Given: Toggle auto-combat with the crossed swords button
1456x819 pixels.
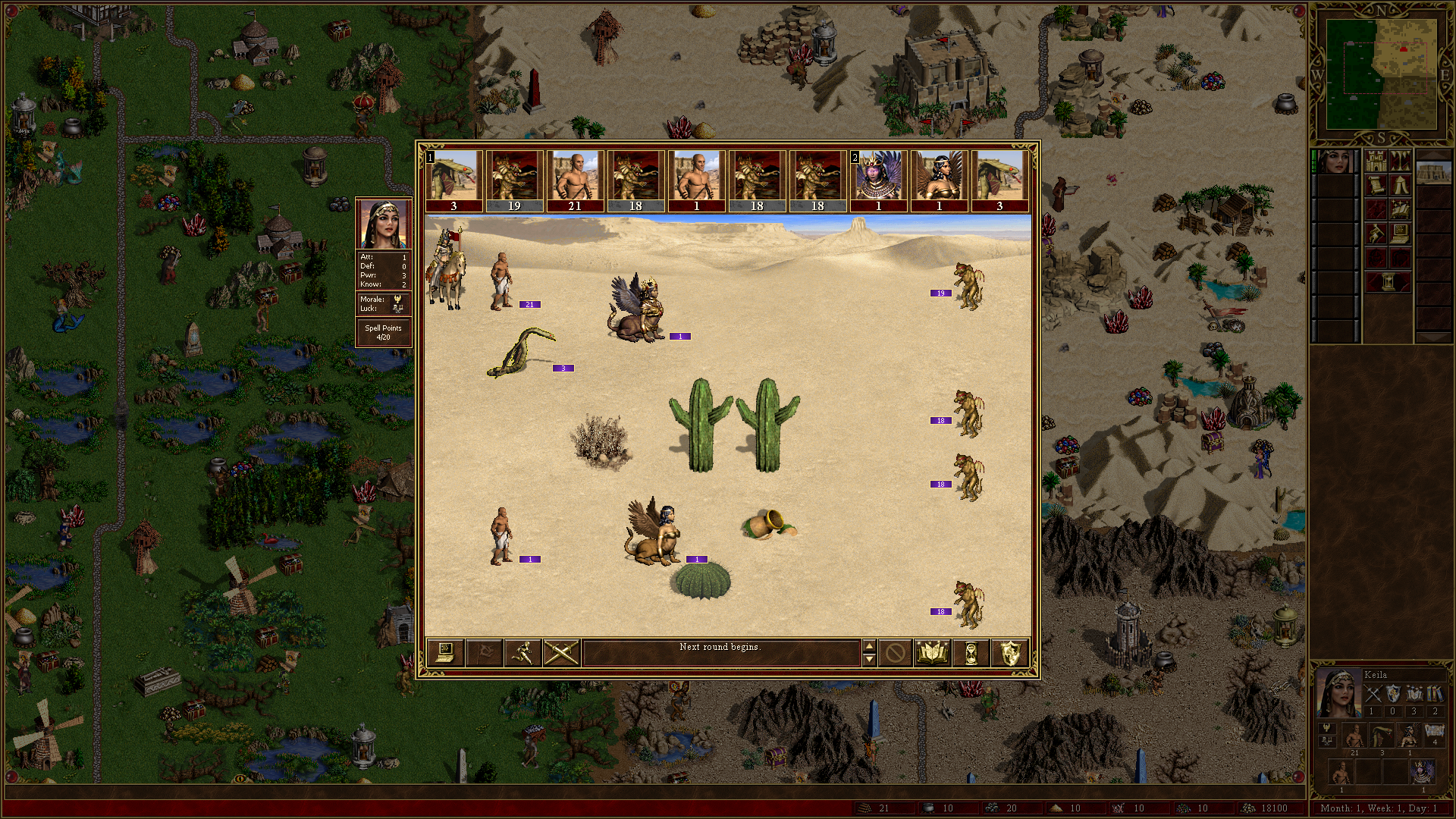Looking at the screenshot, I should tap(561, 652).
